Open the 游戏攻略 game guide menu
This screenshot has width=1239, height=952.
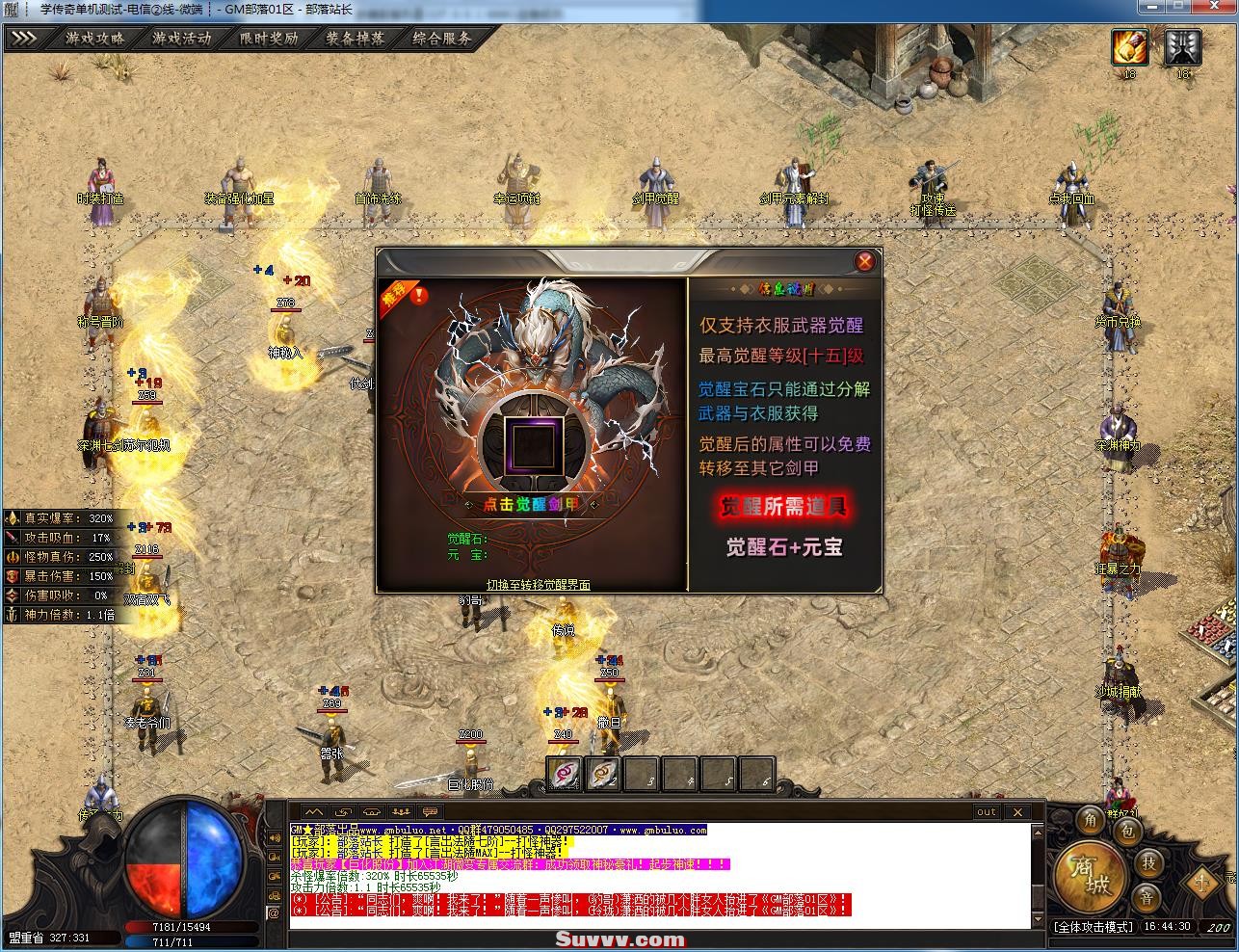[94, 40]
